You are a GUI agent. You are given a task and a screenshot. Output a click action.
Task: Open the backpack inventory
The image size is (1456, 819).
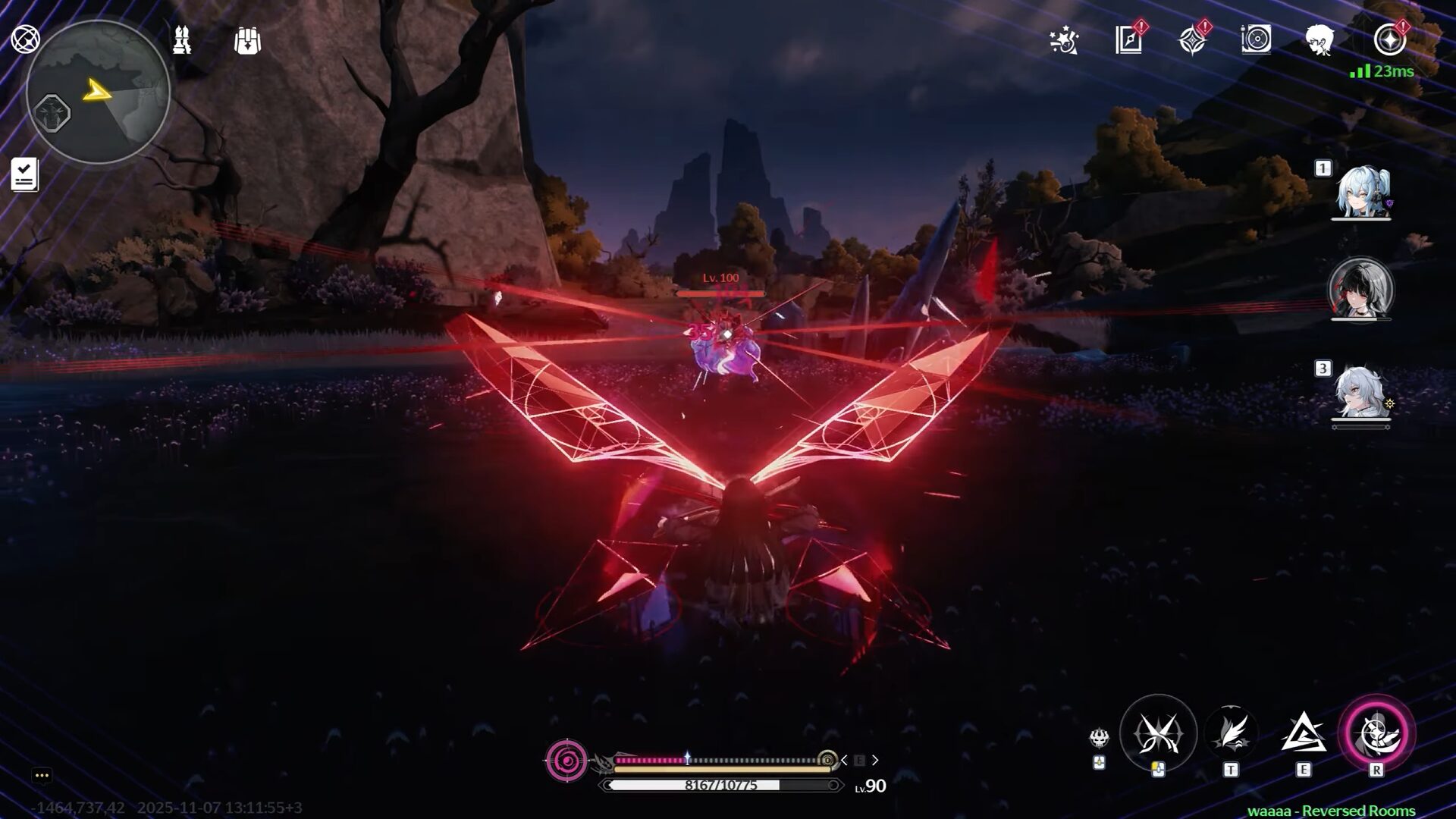click(x=247, y=41)
